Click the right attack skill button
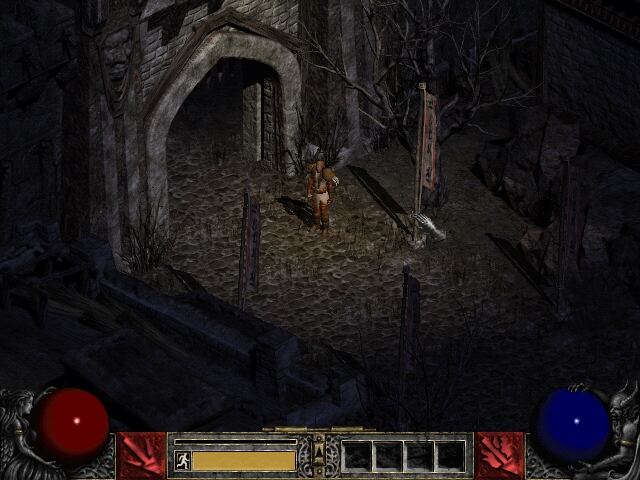Screen dimensions: 640x480 [x=499, y=455]
